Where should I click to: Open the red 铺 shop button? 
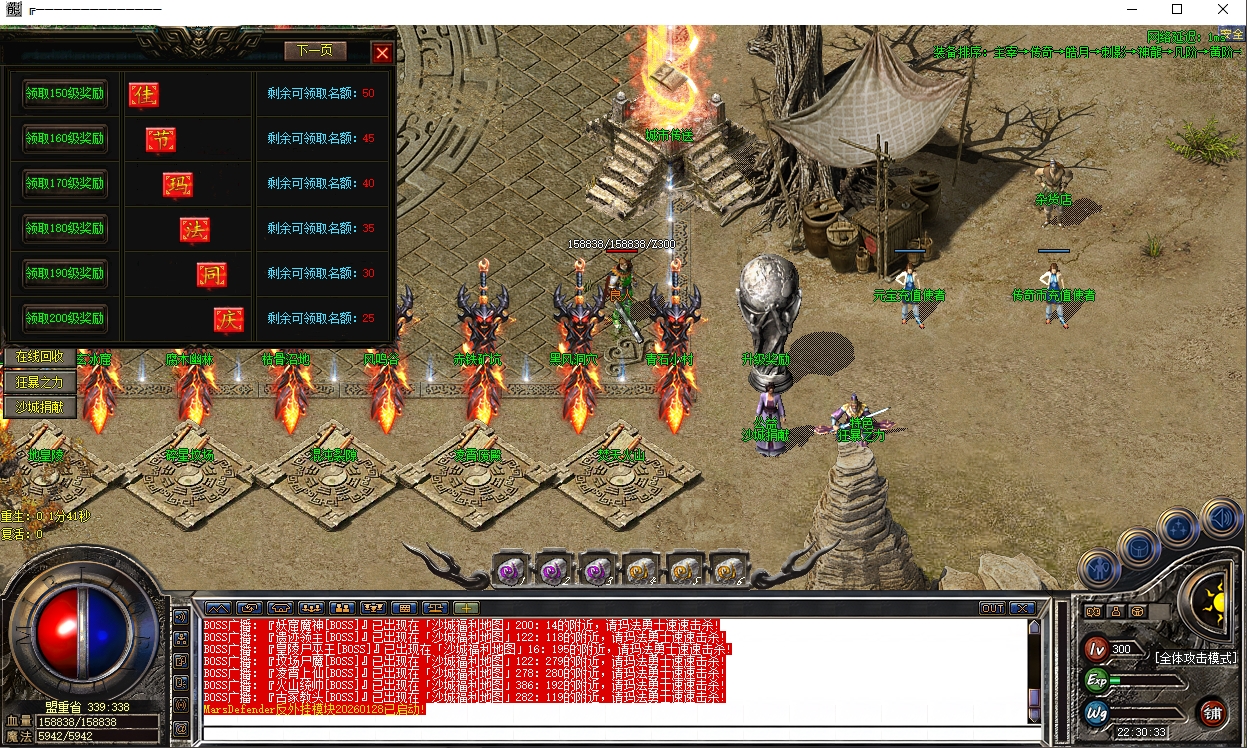(1212, 712)
